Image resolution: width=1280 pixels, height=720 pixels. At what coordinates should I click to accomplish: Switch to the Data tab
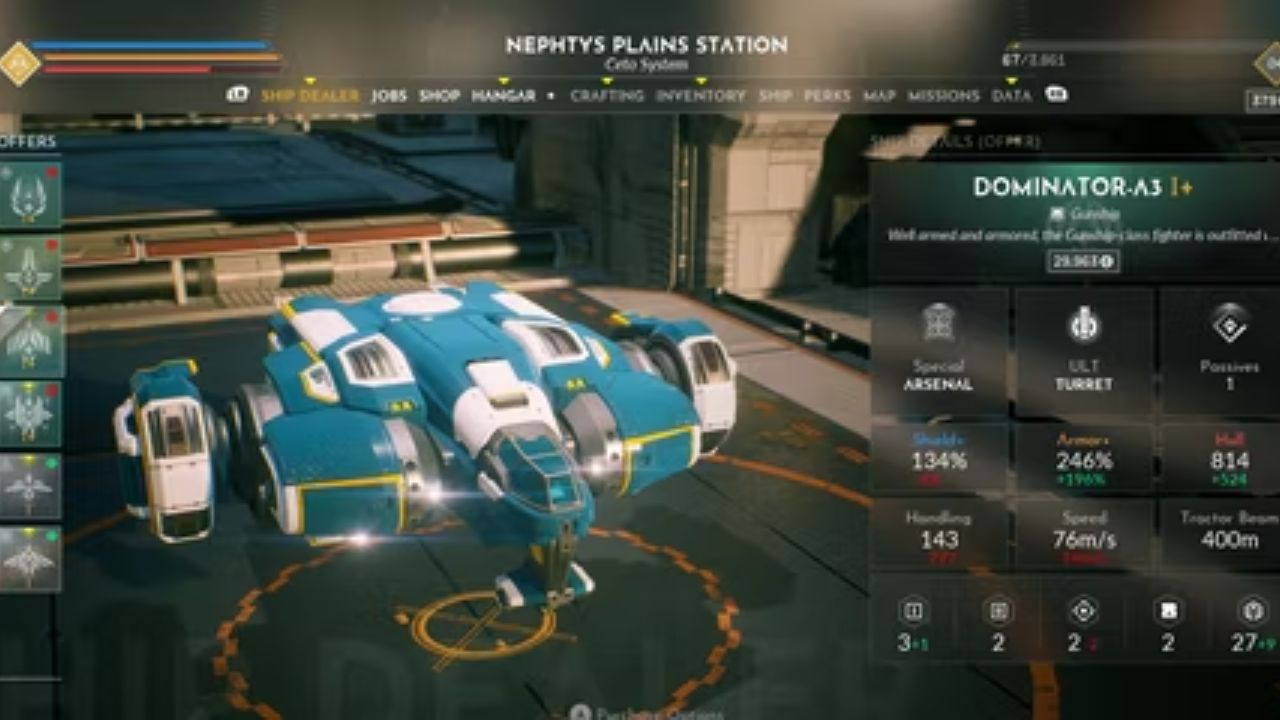pos(1011,96)
